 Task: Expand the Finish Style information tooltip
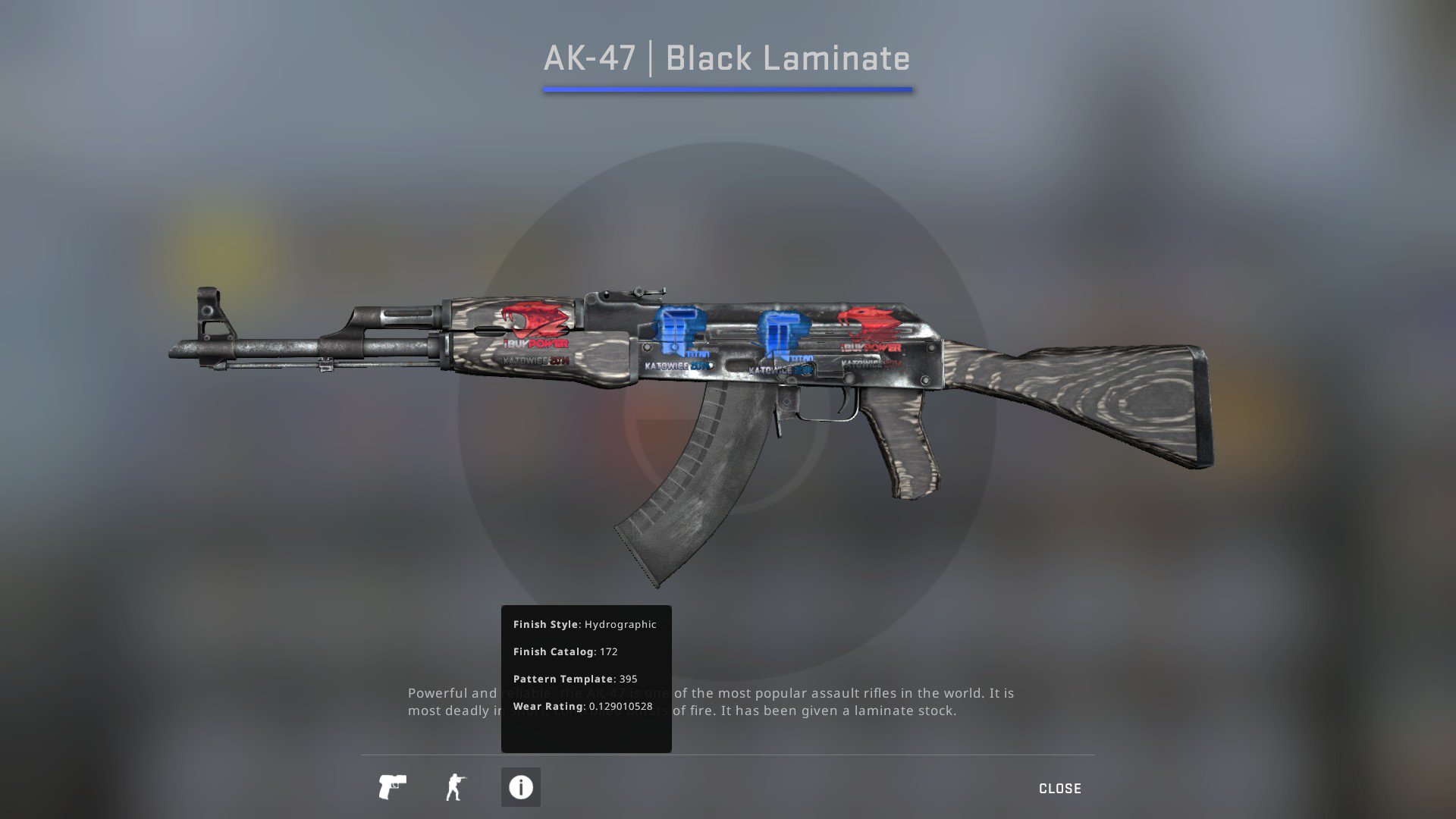585,624
